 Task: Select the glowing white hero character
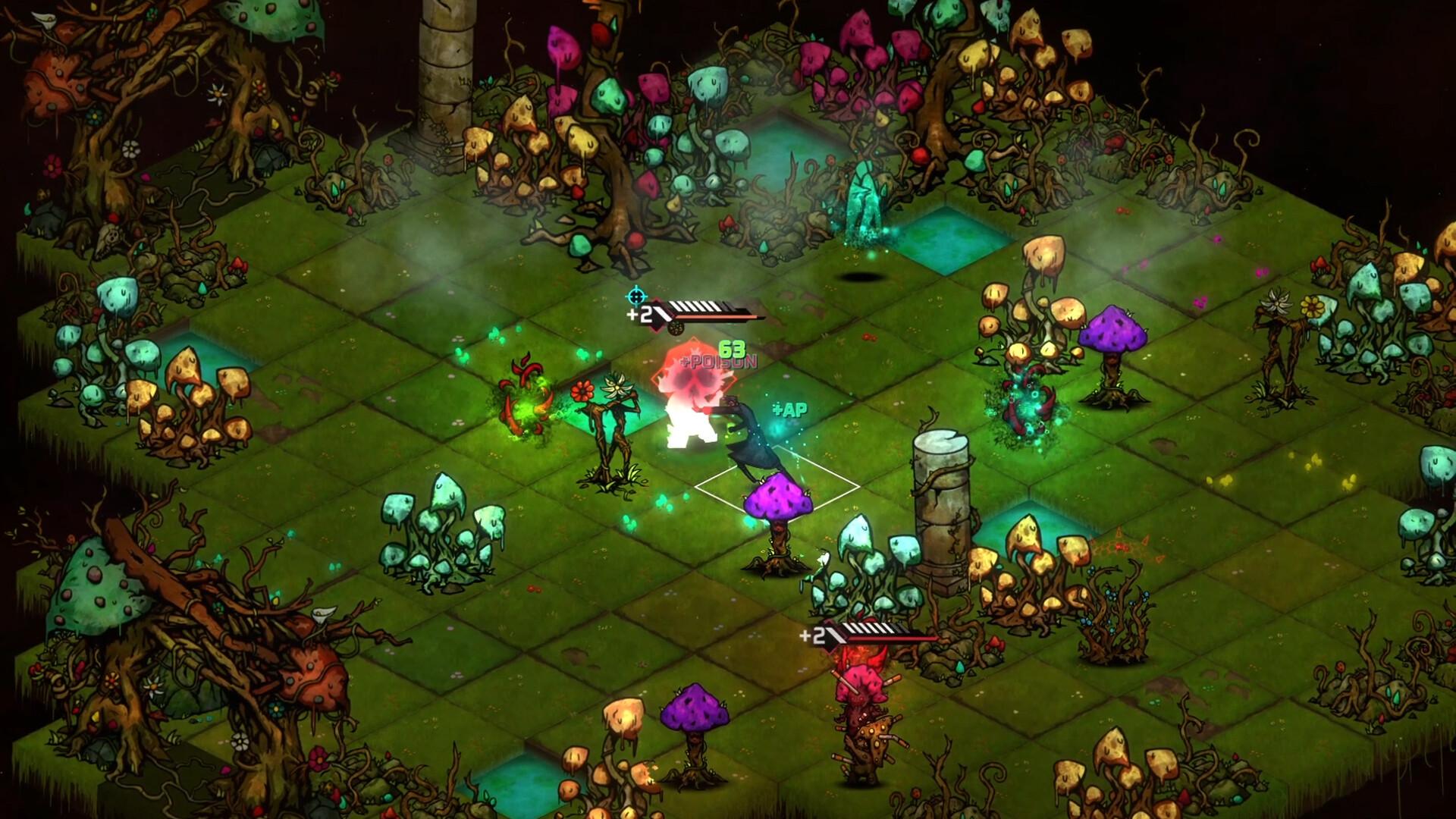tap(689, 428)
